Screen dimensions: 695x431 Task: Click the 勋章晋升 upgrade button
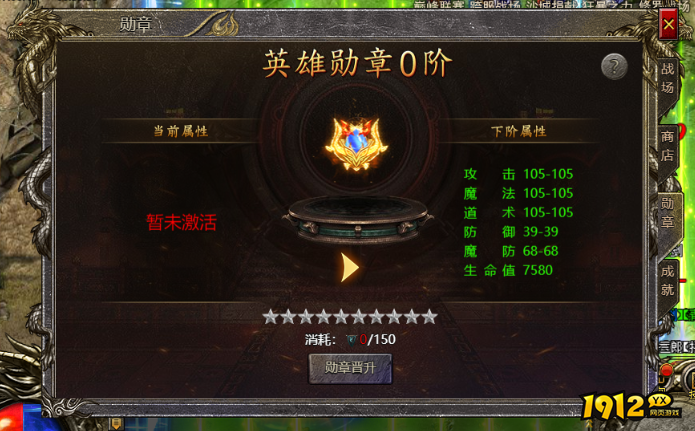[350, 367]
